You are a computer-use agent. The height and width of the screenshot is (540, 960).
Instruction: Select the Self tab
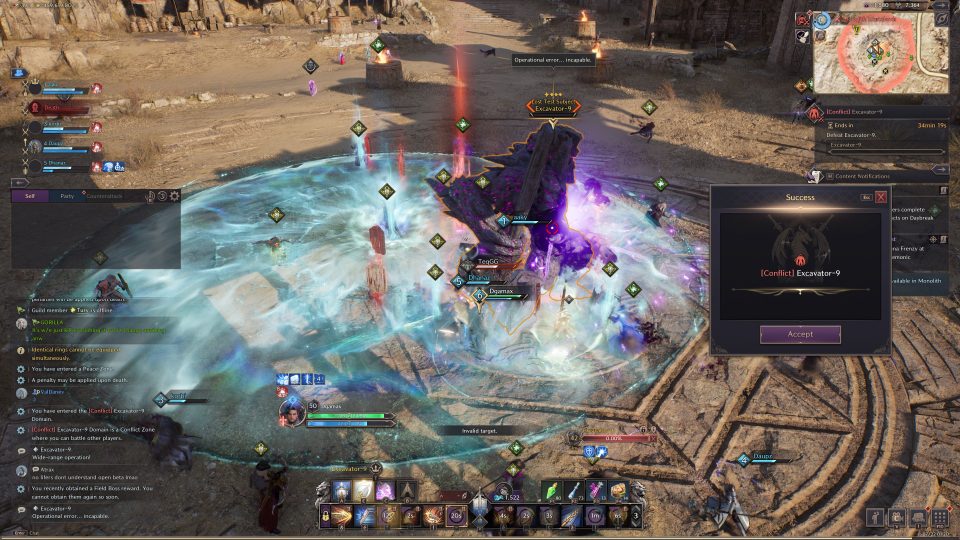(x=30, y=196)
